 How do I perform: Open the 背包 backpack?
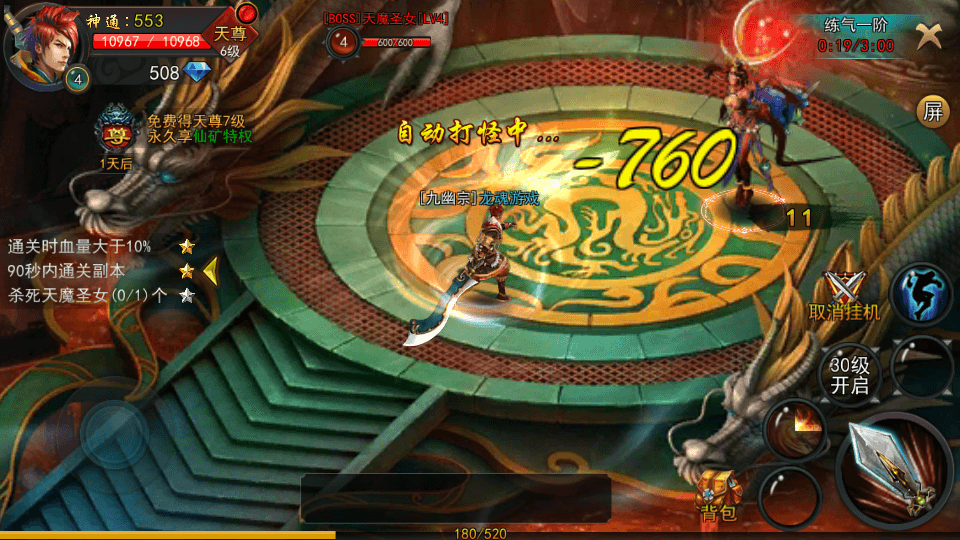[719, 495]
